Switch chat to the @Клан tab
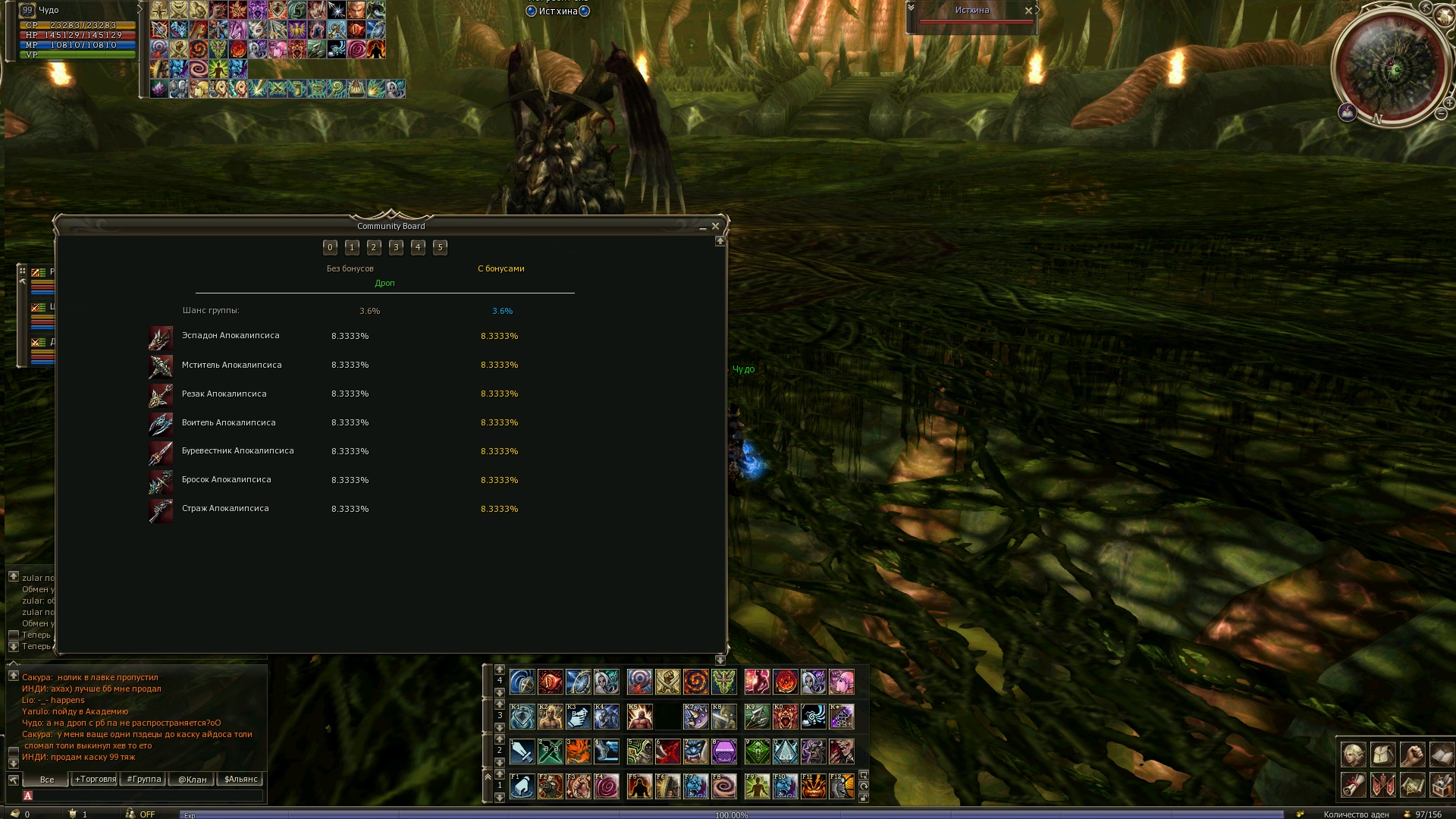 coord(192,779)
